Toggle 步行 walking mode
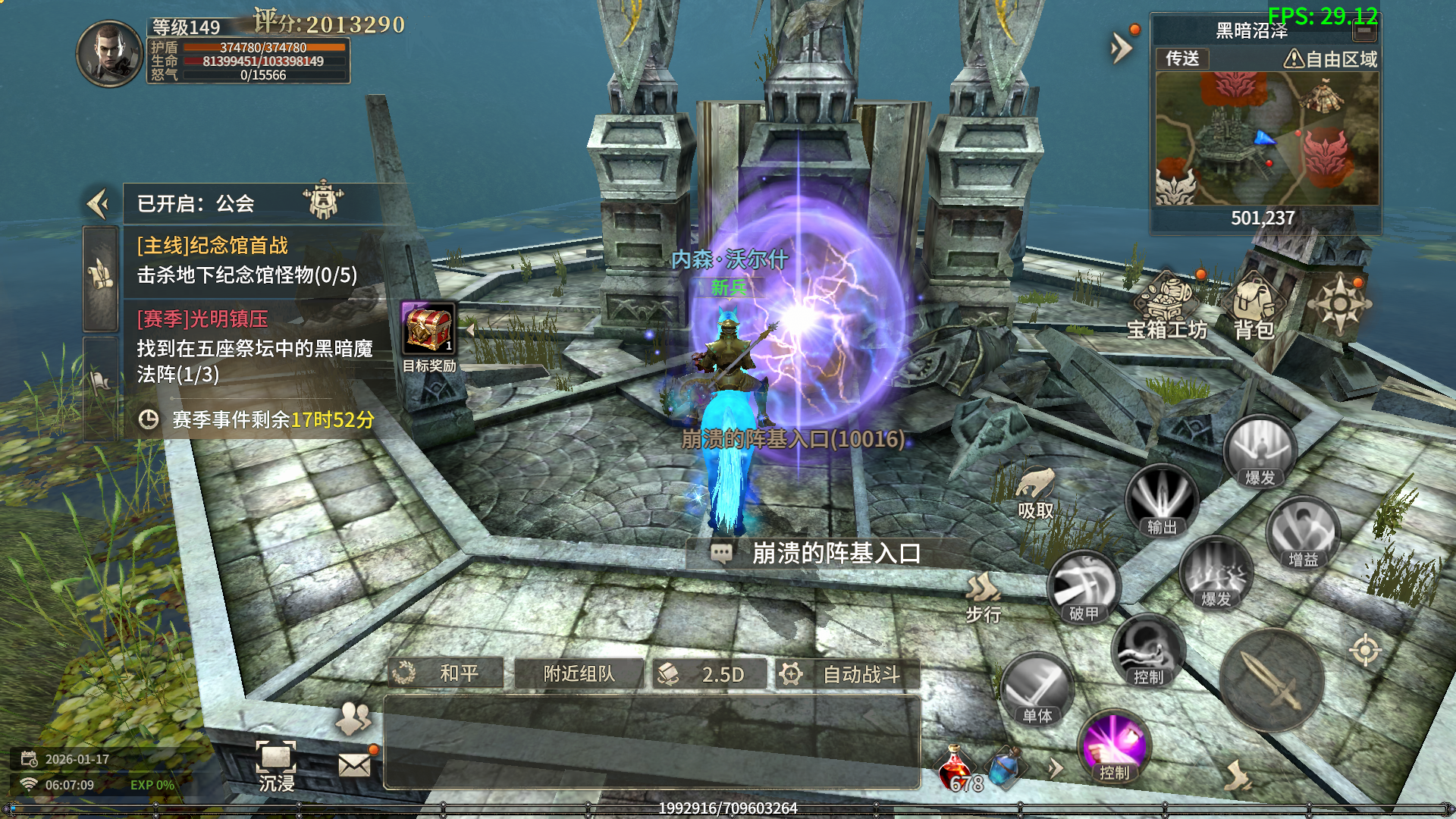This screenshot has width=1456, height=819. pyautogui.click(x=984, y=597)
